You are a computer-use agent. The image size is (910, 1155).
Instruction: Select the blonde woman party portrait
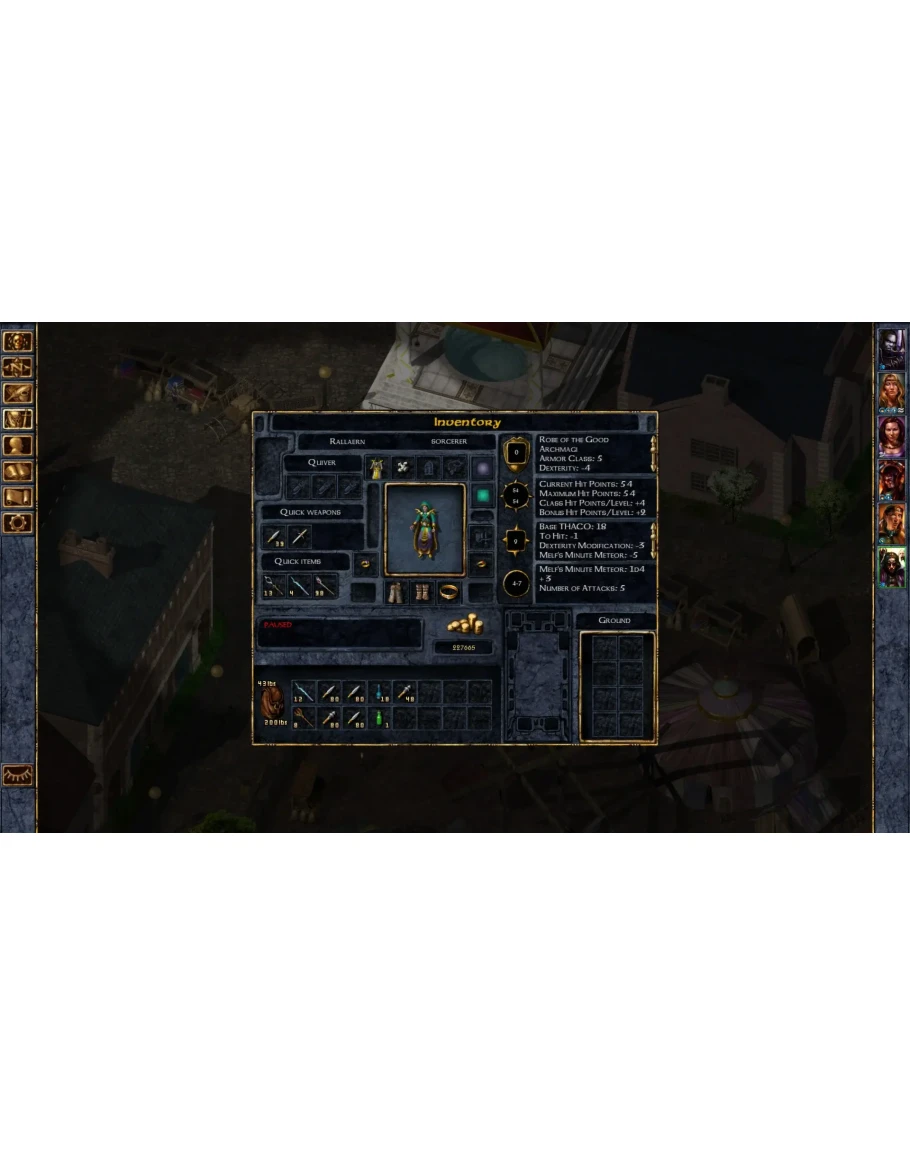[x=891, y=391]
